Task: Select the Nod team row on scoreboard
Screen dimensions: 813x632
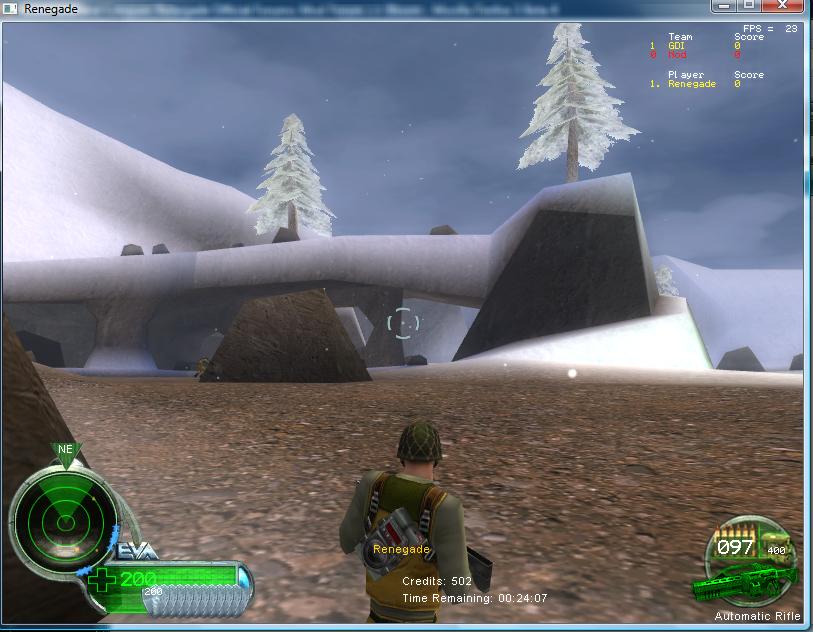Action: pyautogui.click(x=694, y=55)
